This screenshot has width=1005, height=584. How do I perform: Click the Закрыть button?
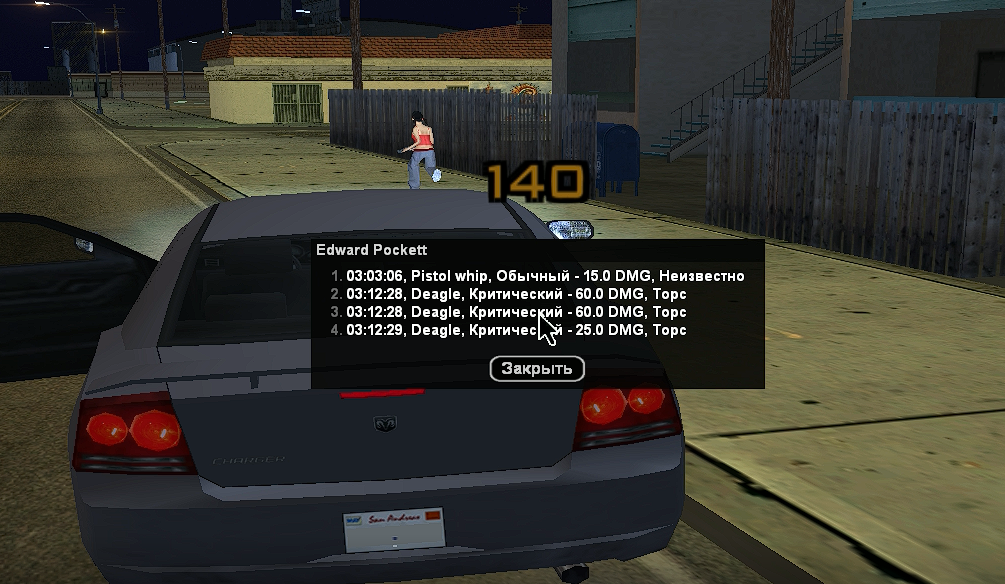pos(537,369)
